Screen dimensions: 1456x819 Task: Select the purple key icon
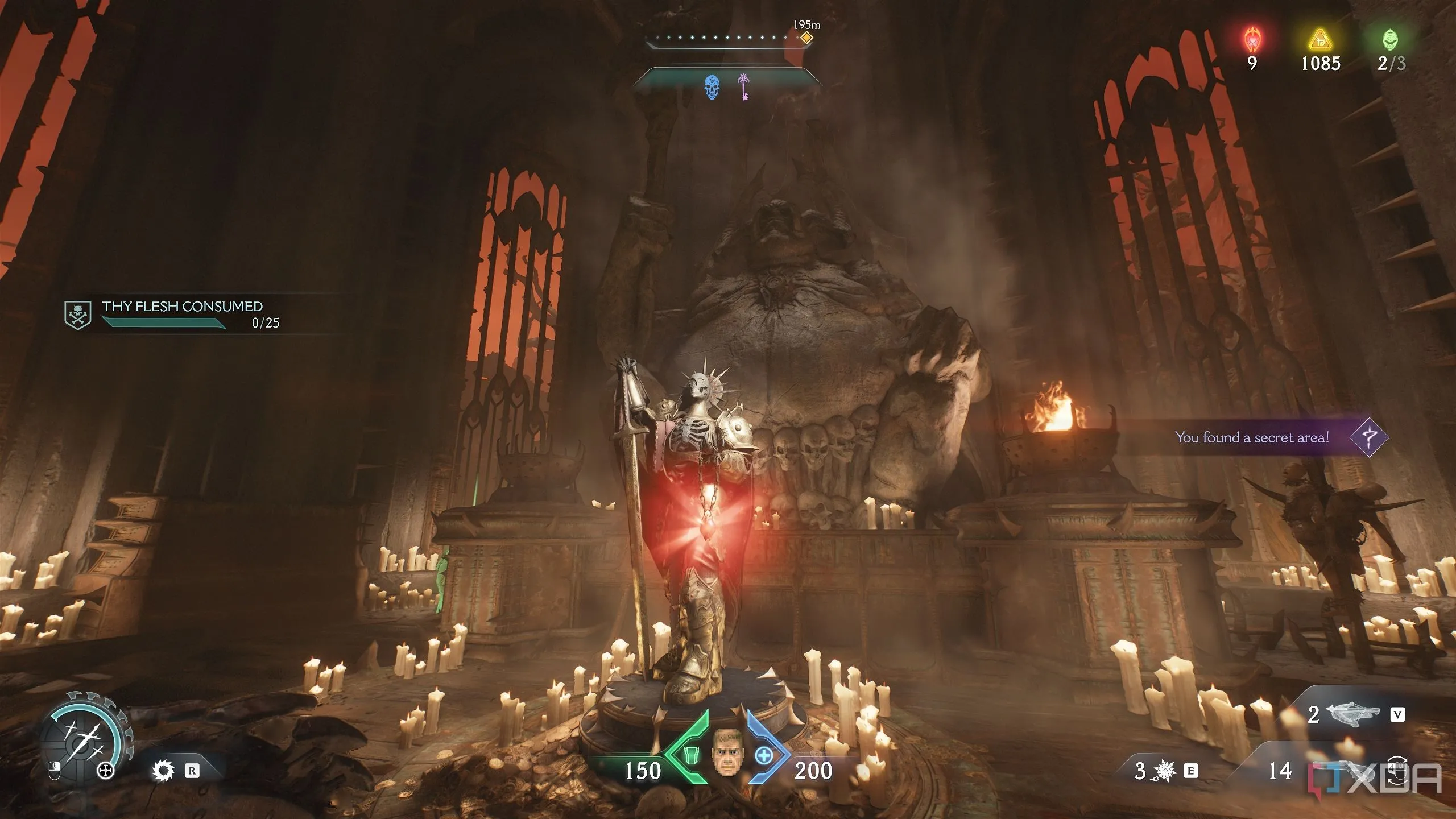(743, 87)
